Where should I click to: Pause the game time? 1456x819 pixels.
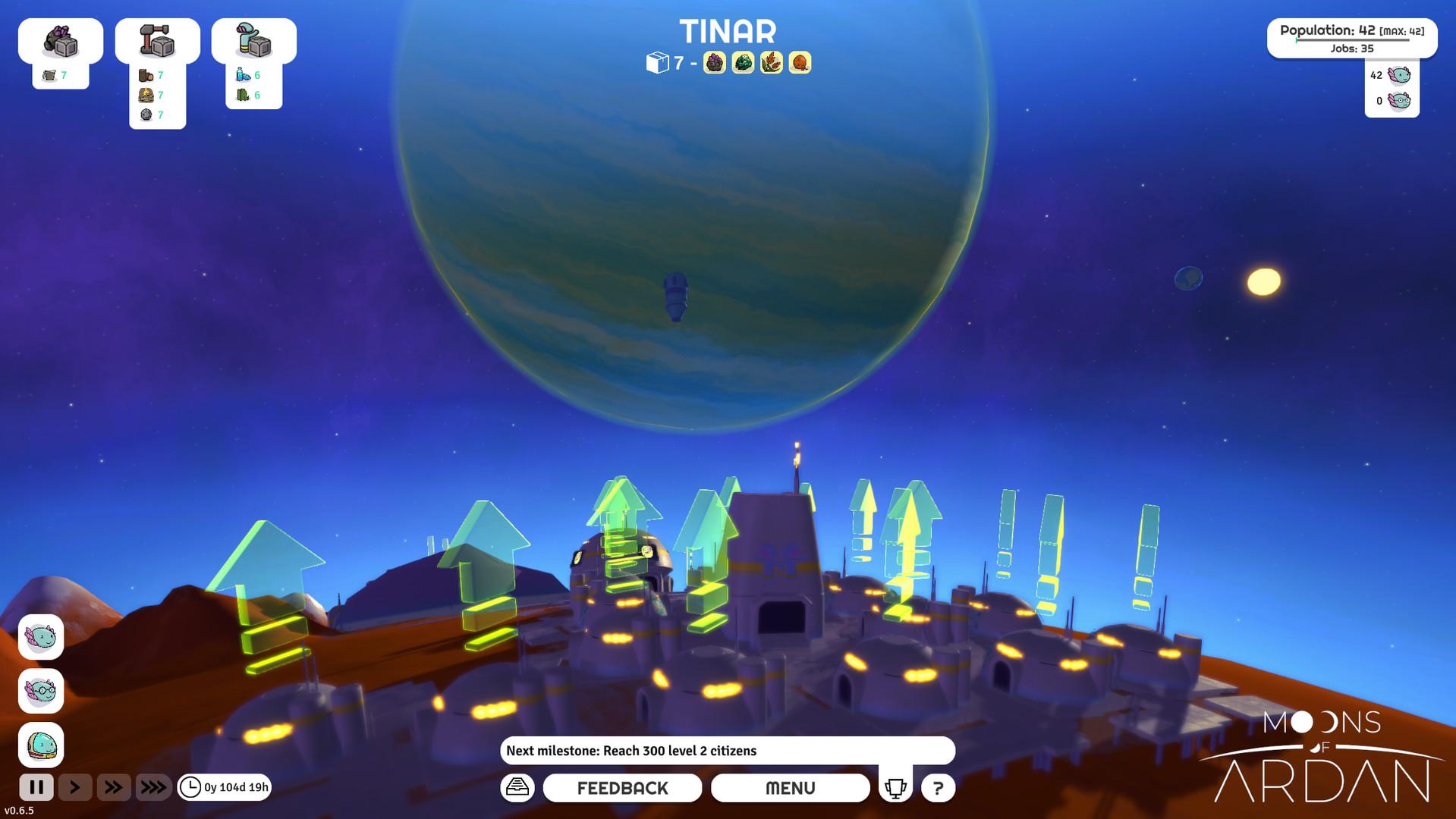coord(36,787)
